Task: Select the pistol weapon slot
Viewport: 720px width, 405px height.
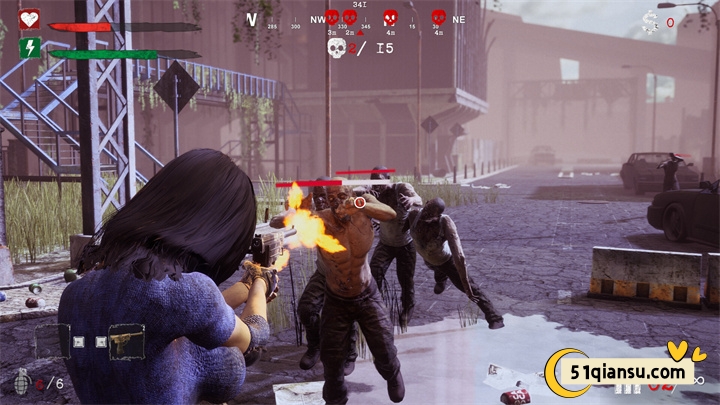Action: [127, 342]
